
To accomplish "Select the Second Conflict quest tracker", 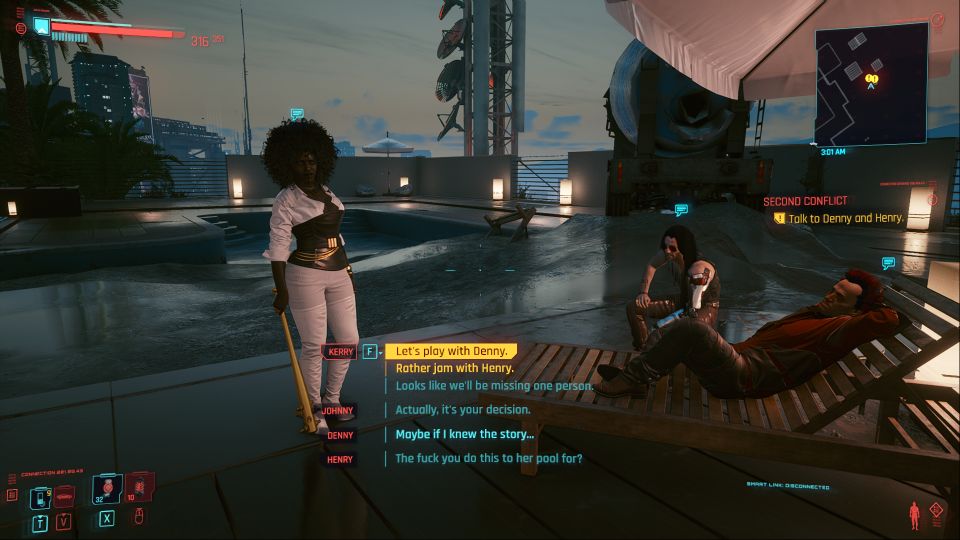I will pos(805,201).
